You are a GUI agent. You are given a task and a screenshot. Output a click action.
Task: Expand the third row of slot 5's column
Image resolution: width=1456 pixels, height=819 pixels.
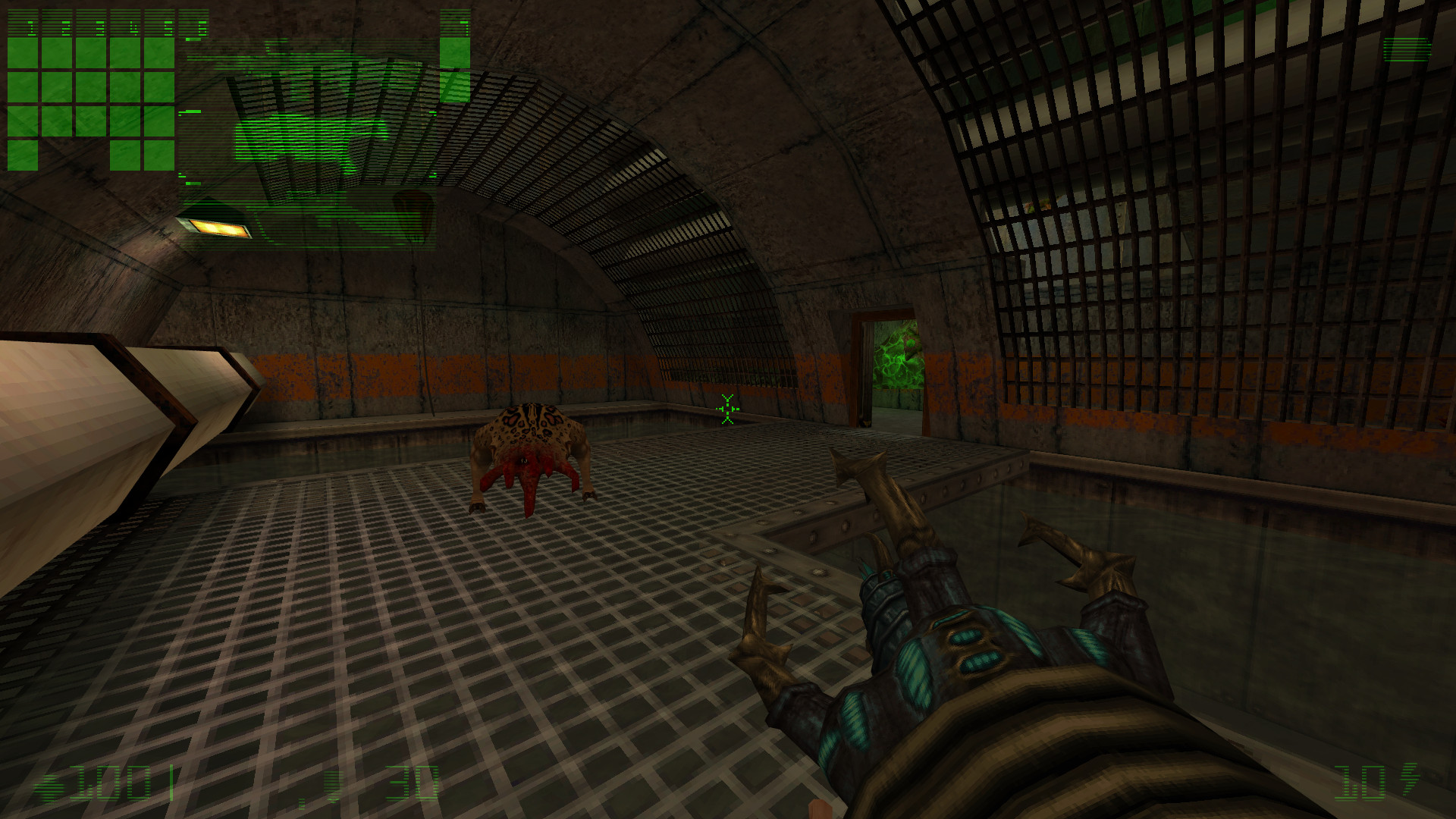tap(159, 121)
